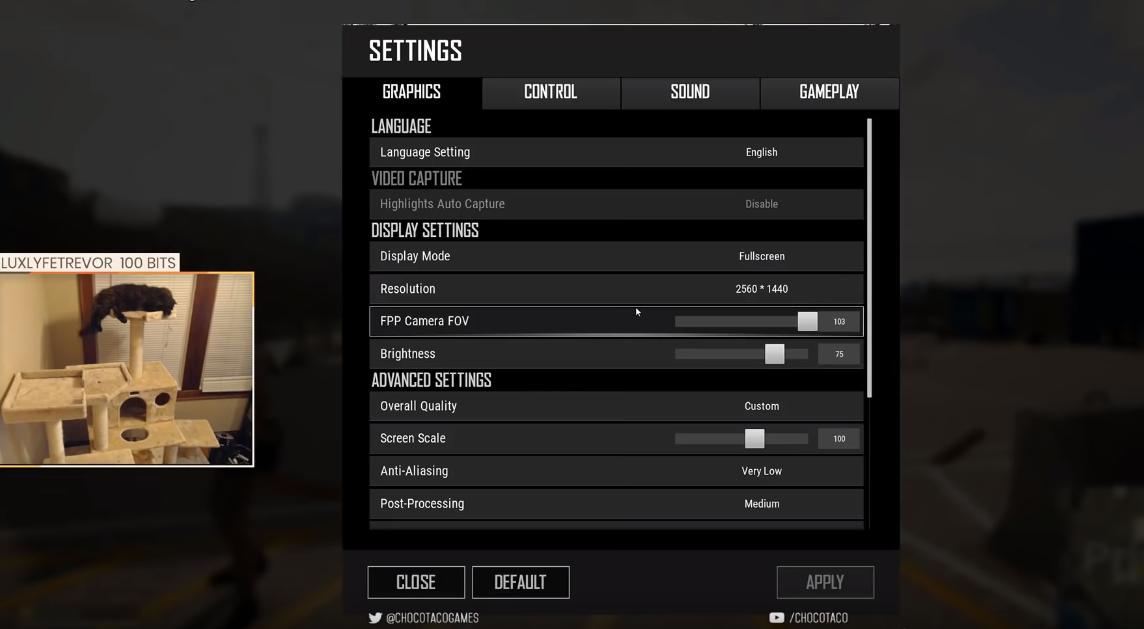Click the cat tree webcam overlay
The height and width of the screenshot is (629, 1144).
126,368
